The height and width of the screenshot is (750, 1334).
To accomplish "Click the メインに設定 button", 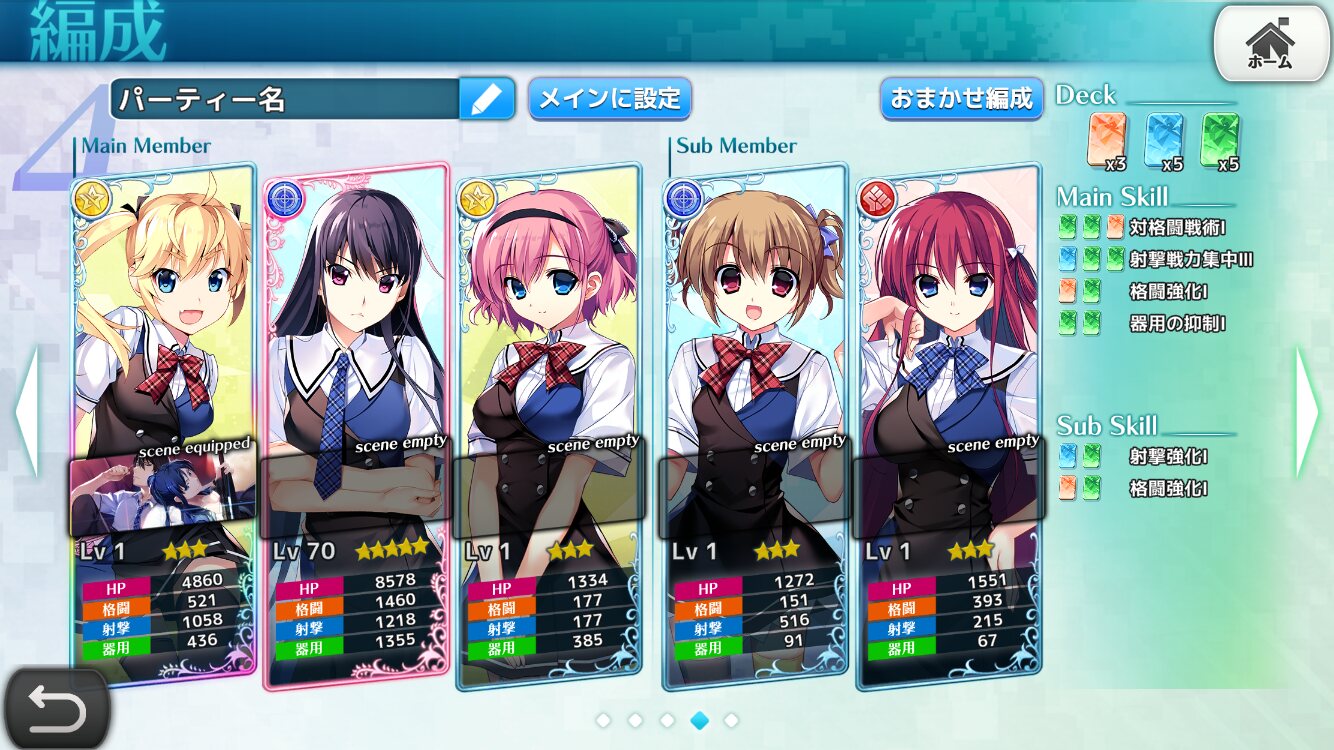I will click(x=609, y=99).
